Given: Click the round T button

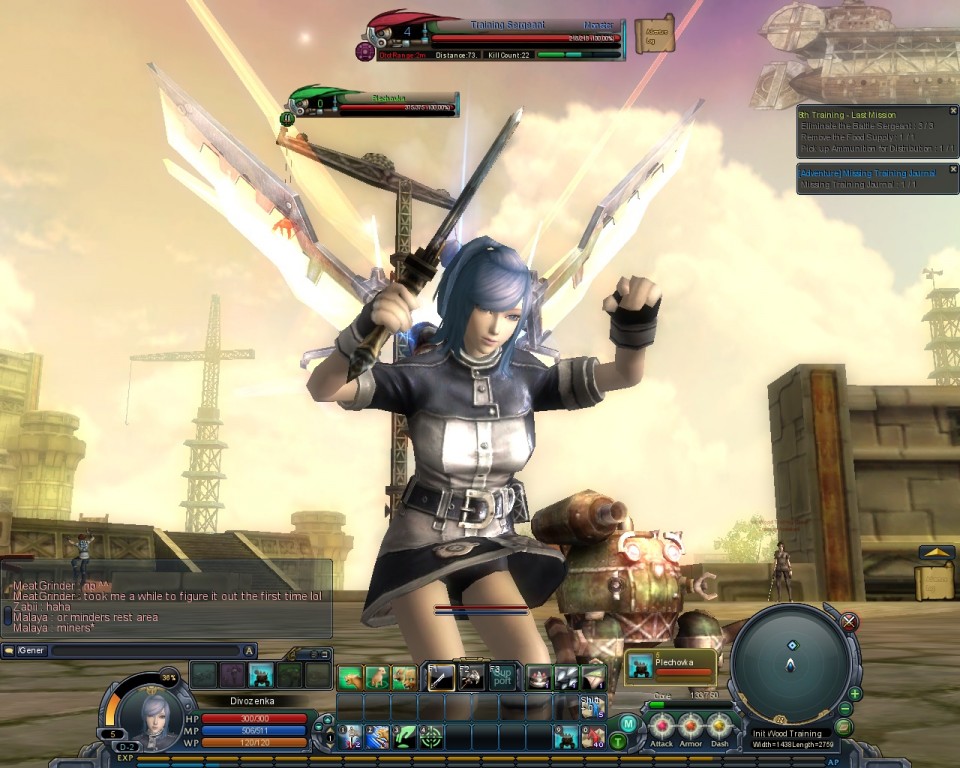Looking at the screenshot, I should [x=618, y=741].
